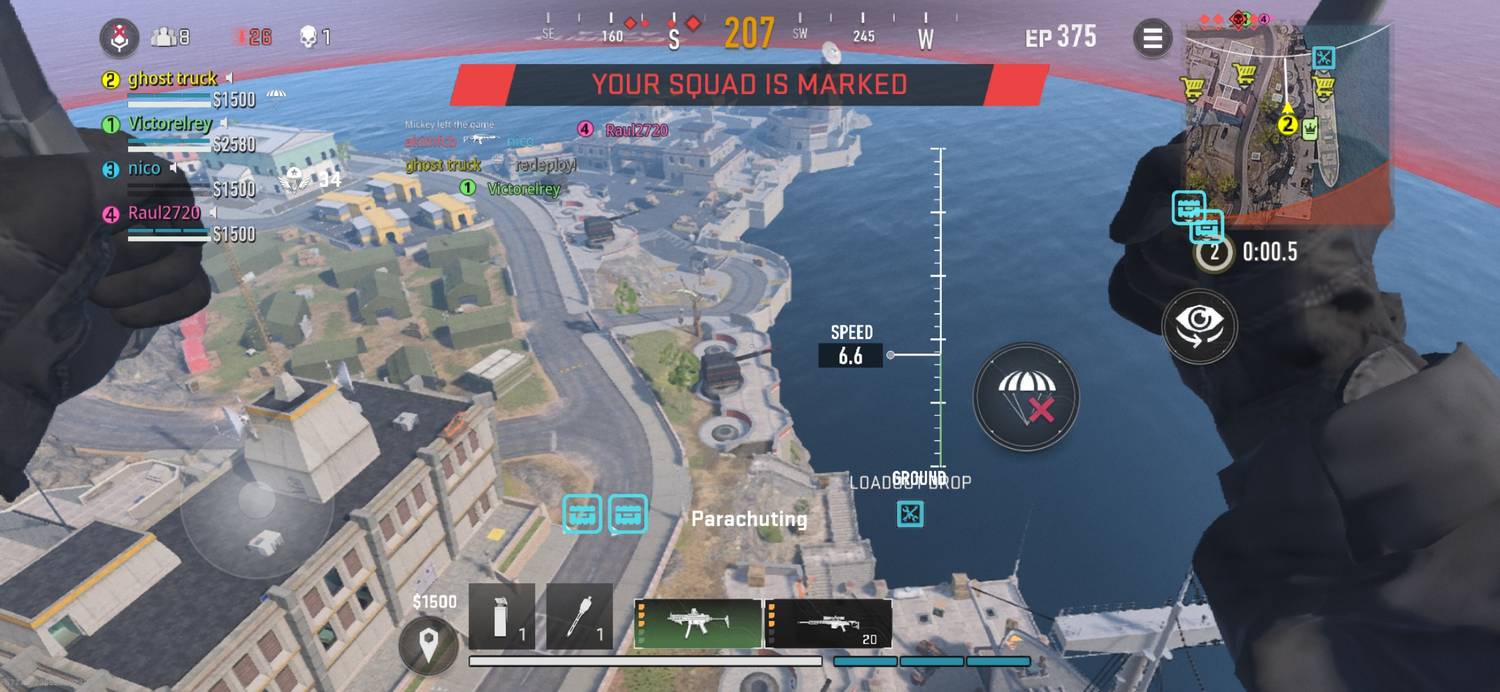Select squadmate Victorelrey in squad list

click(x=170, y=124)
